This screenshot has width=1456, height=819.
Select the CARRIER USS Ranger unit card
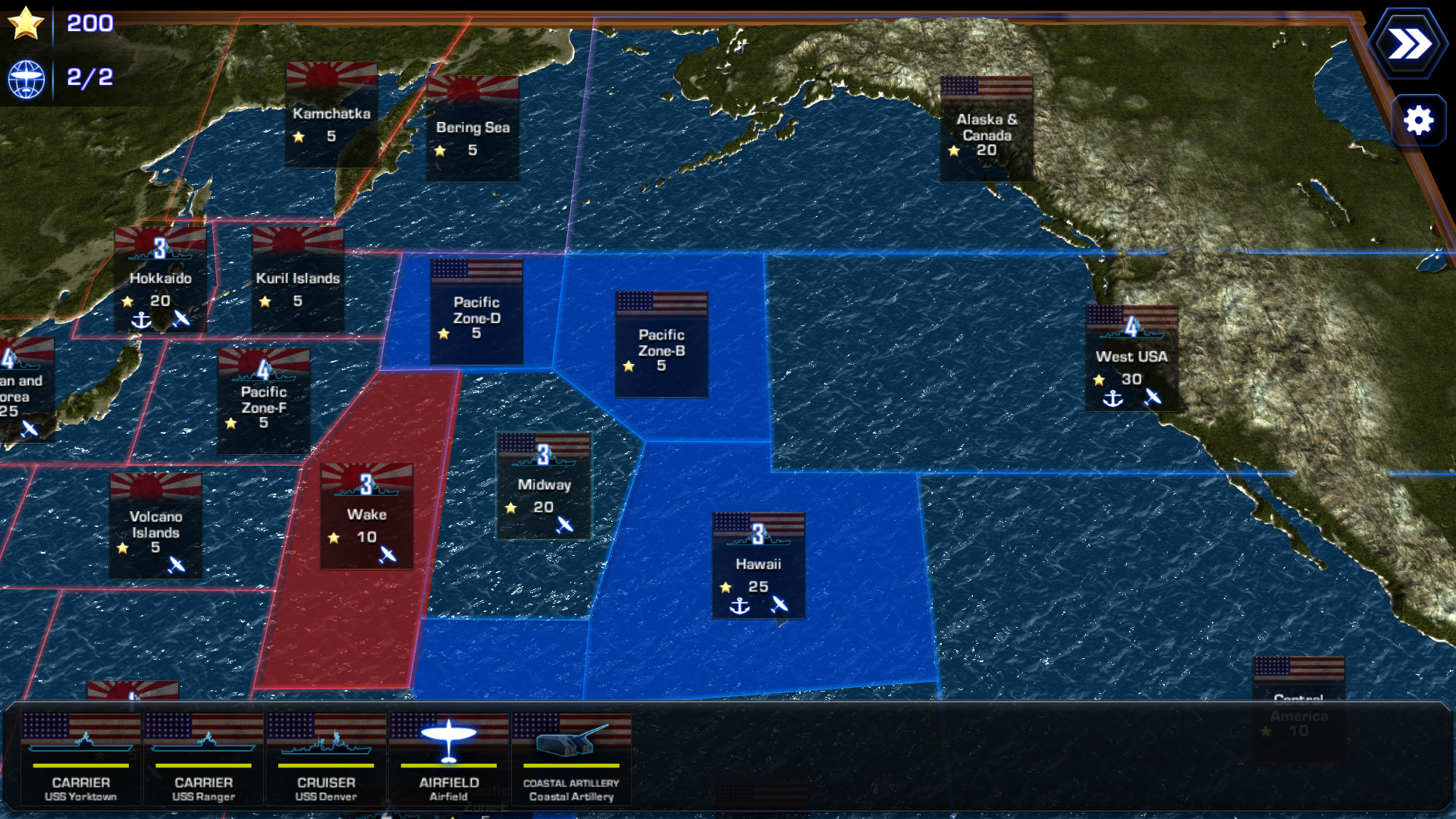(202, 758)
